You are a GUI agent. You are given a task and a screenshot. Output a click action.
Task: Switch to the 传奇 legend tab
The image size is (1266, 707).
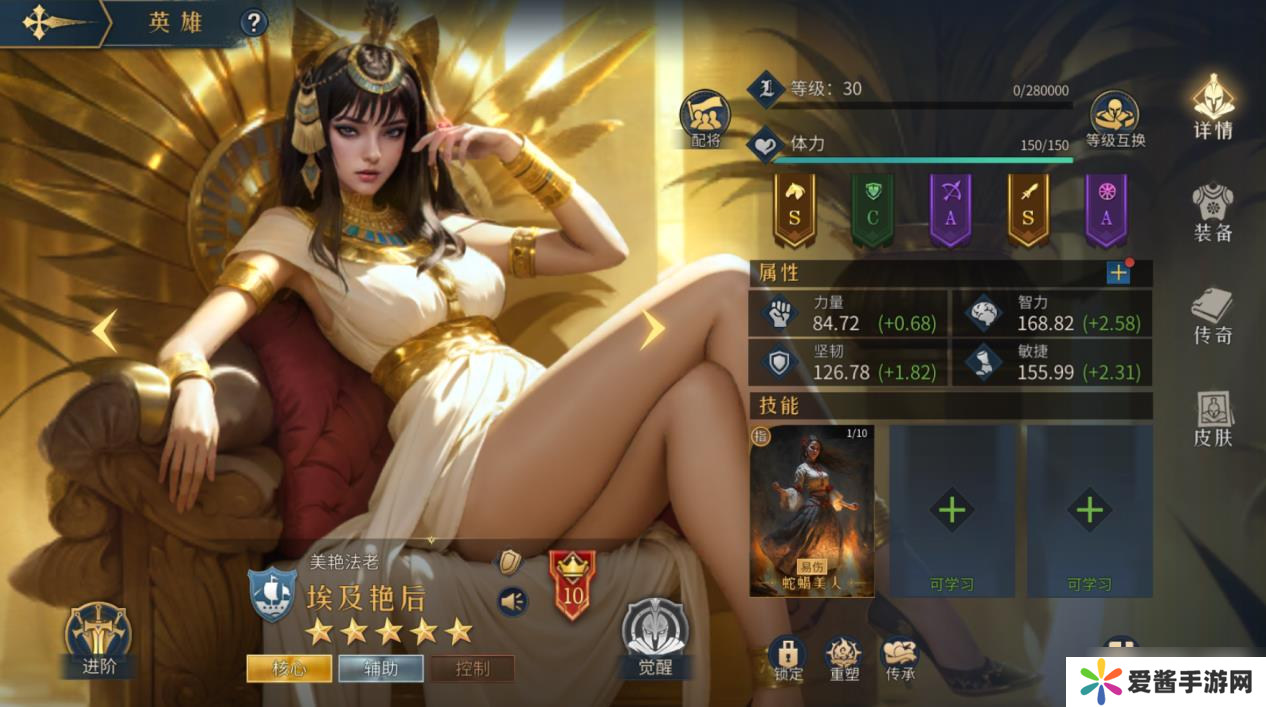click(1213, 316)
